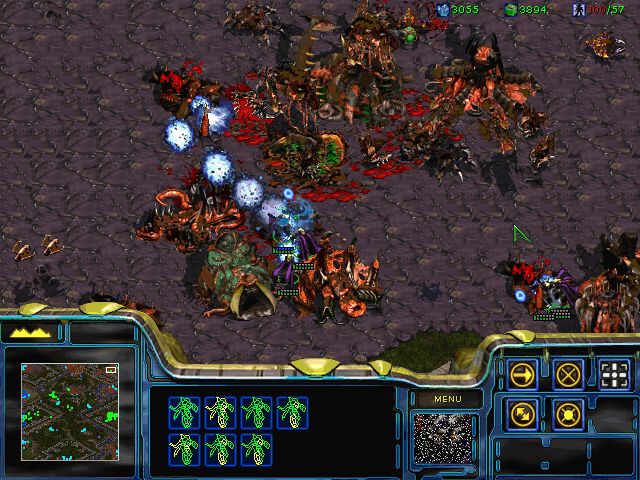The image size is (640, 480).
Task: Choose the Patrol command button
Action: pyautogui.click(x=523, y=413)
